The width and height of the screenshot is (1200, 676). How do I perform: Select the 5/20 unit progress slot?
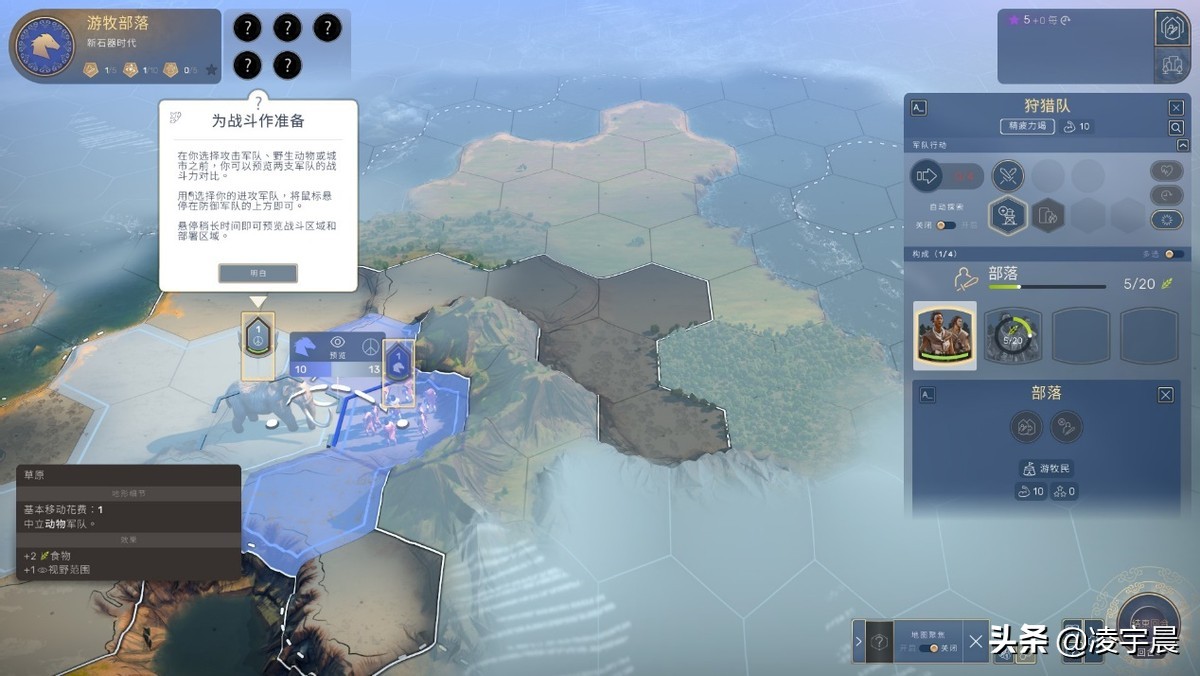click(x=1013, y=336)
